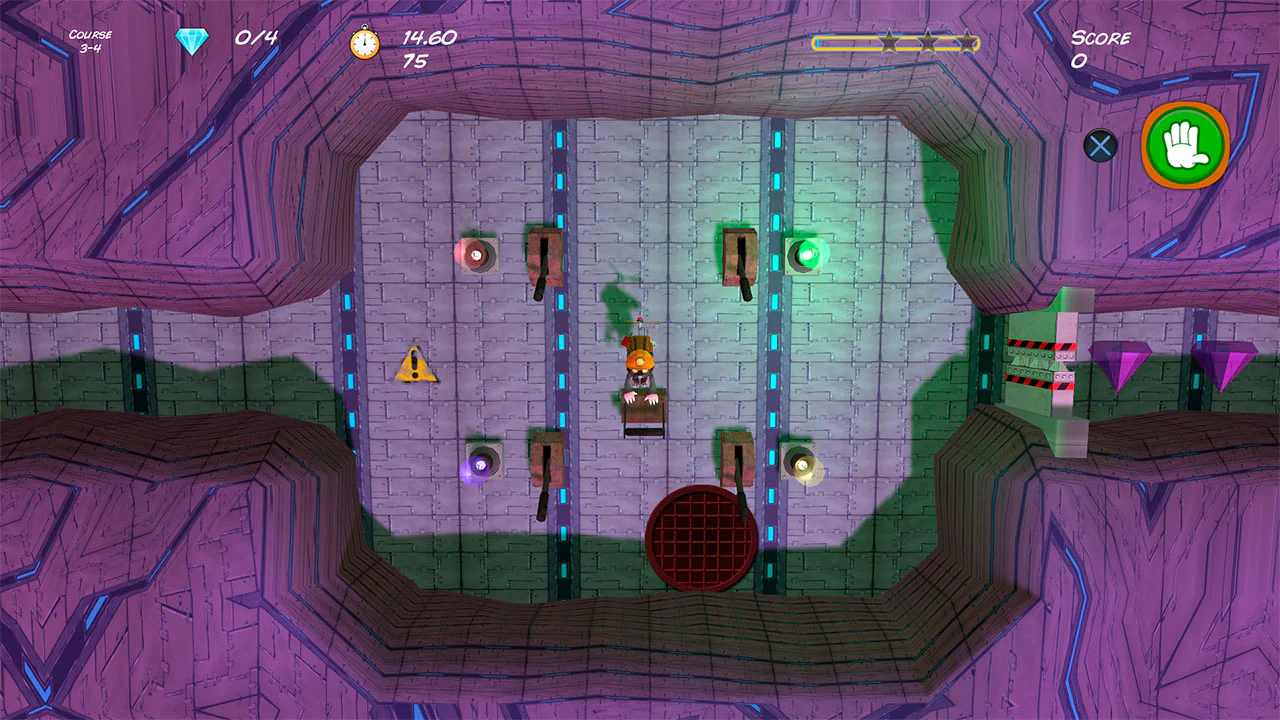Viewport: 1280px width, 720px height.
Task: Click the blue diamond collectible counter icon
Action: 190,37
